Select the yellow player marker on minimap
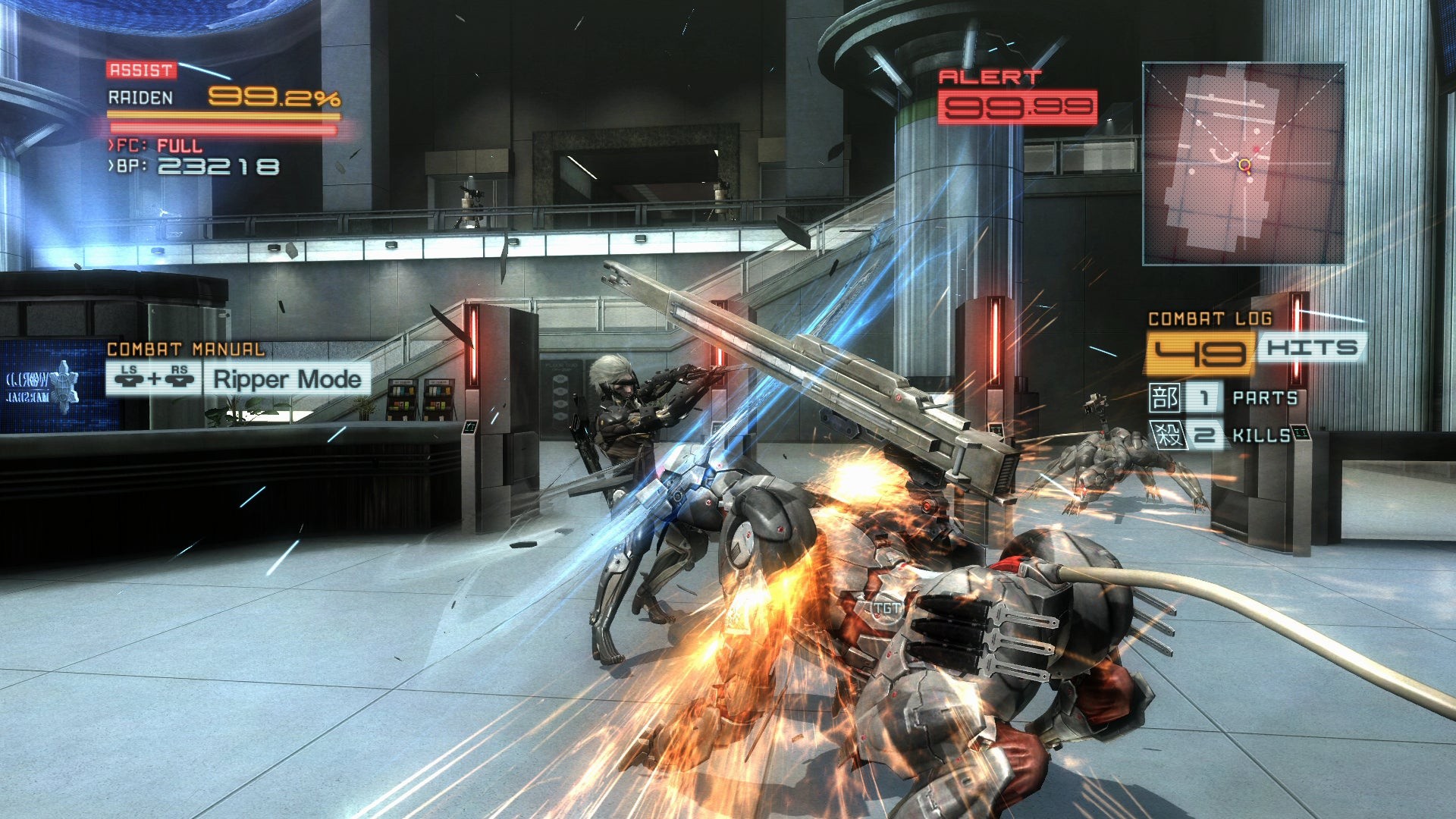Screen dimensions: 1456x819 click(x=1244, y=165)
